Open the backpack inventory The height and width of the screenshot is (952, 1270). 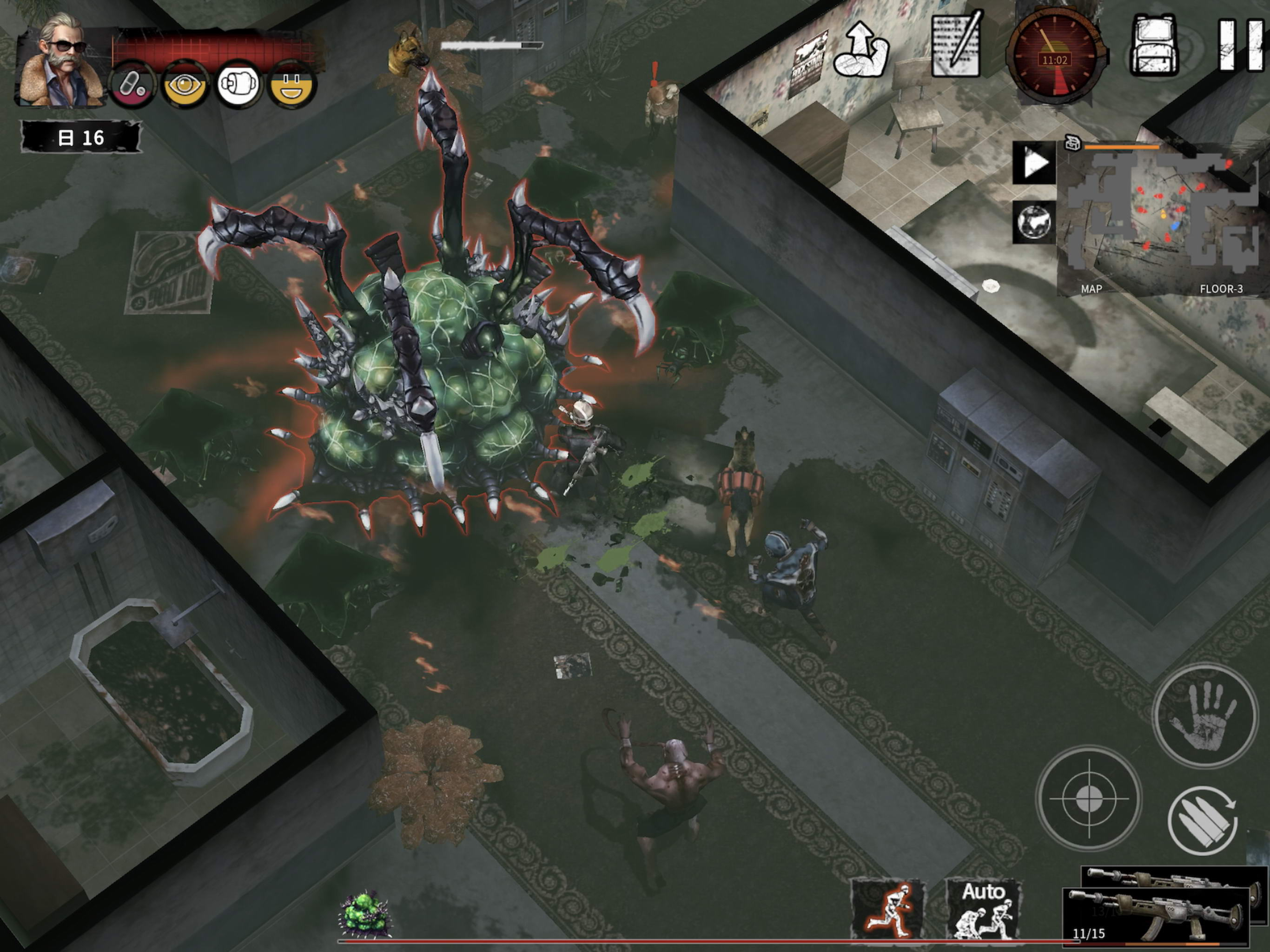pyautogui.click(x=1154, y=46)
